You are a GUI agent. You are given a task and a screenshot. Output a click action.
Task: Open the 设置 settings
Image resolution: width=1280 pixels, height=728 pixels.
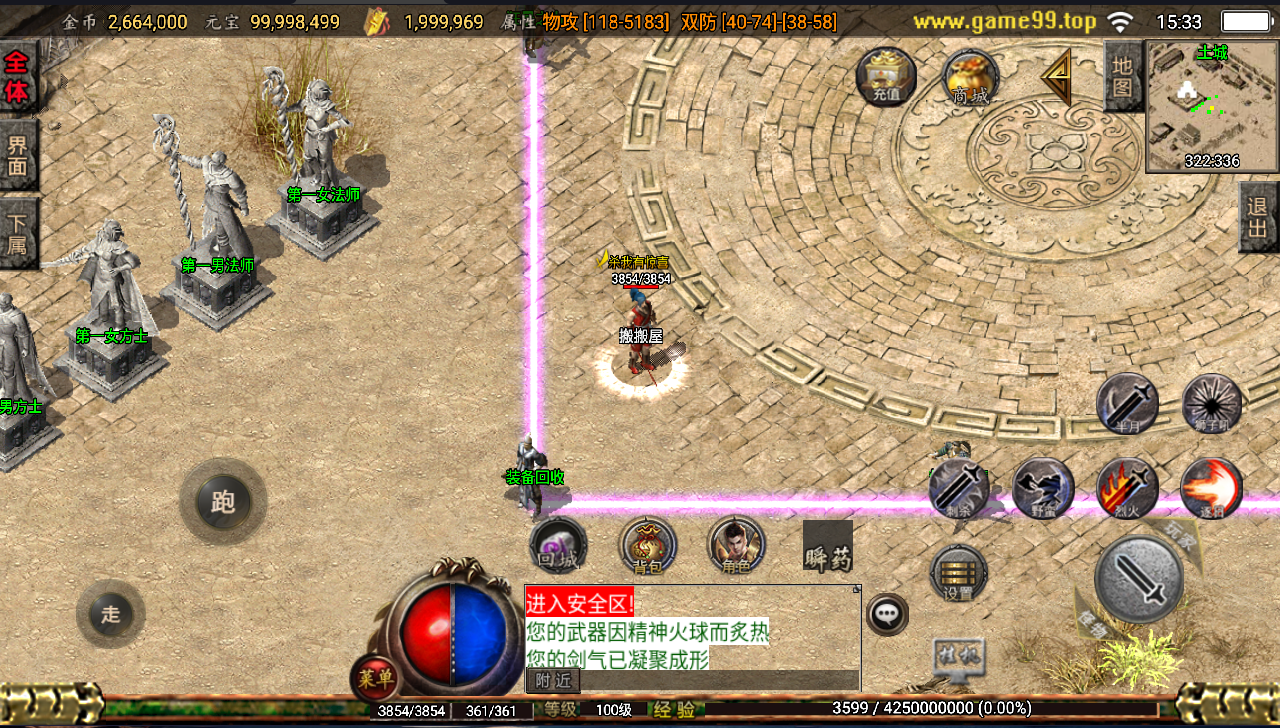point(958,573)
